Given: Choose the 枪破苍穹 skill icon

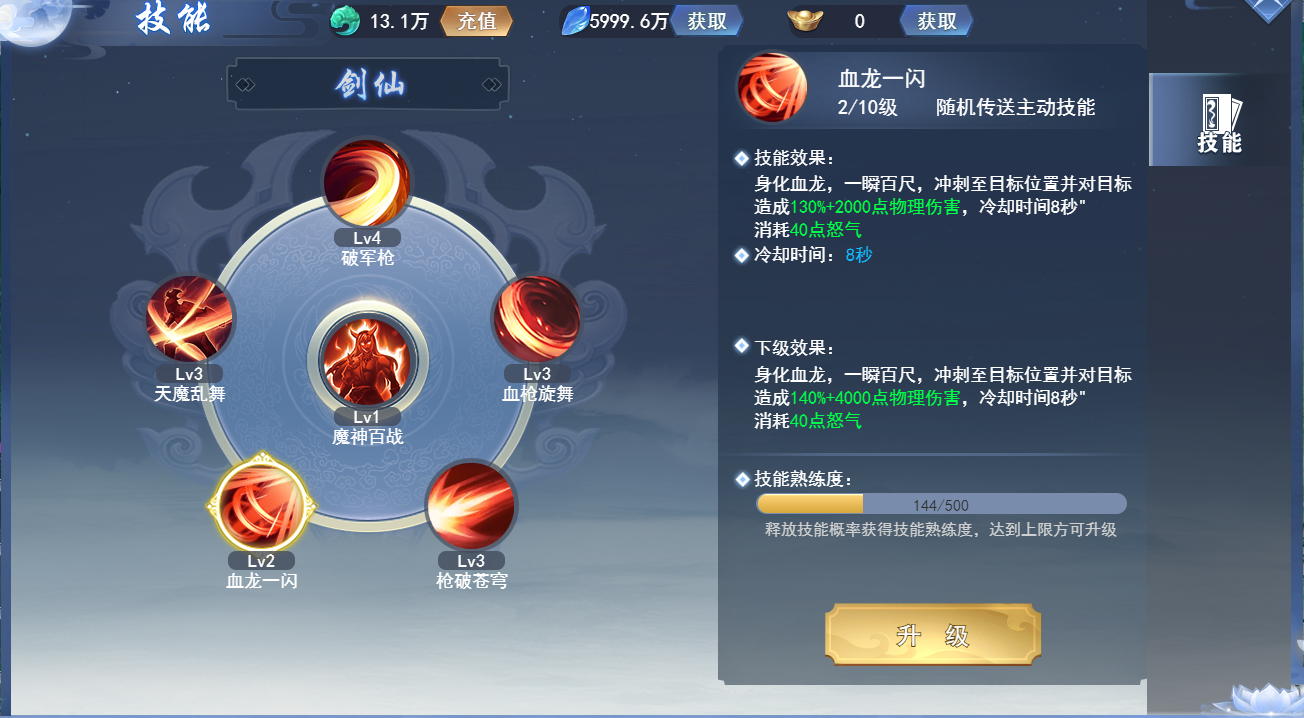Looking at the screenshot, I should (471, 506).
